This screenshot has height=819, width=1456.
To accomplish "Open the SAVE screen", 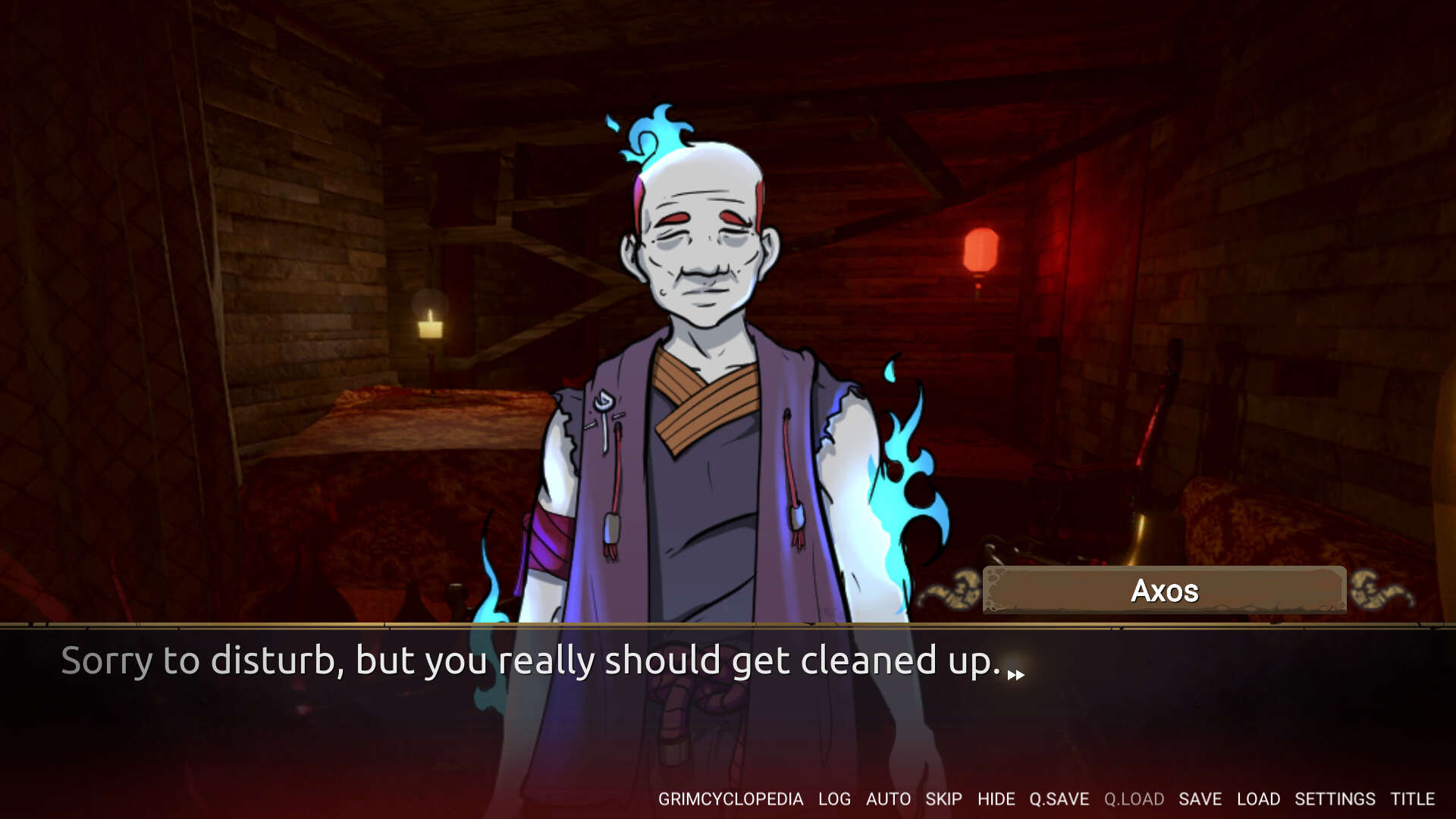I will point(1200,799).
